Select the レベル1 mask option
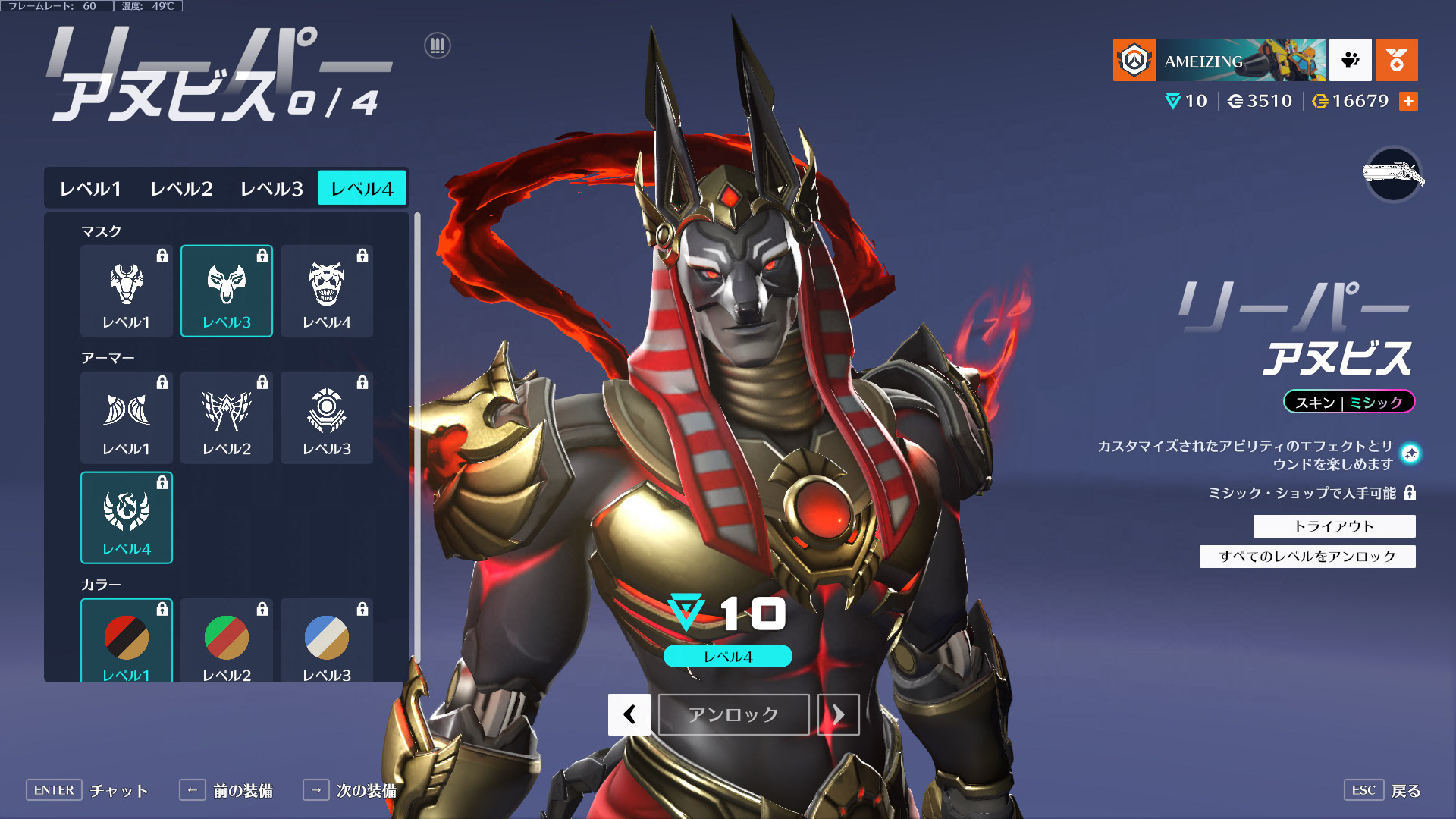Viewport: 1456px width, 819px height. pyautogui.click(x=127, y=290)
